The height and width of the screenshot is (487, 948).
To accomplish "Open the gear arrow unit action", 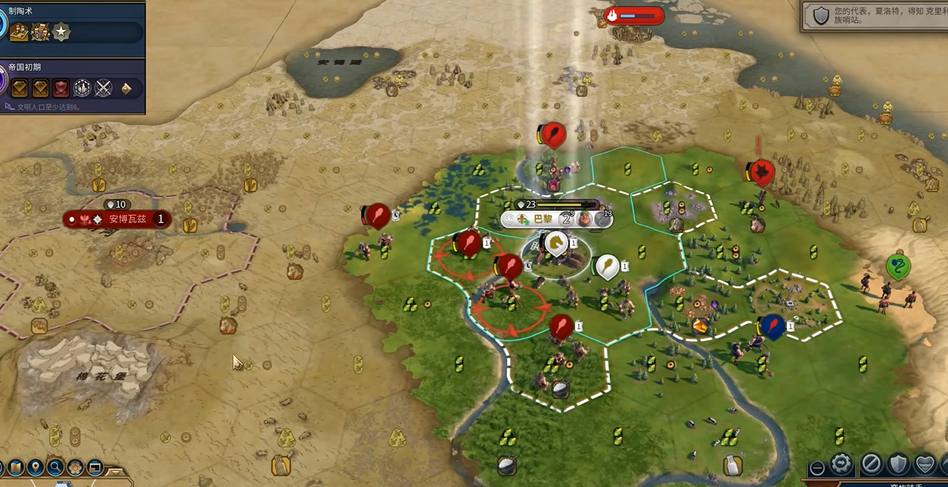I will pos(842,465).
